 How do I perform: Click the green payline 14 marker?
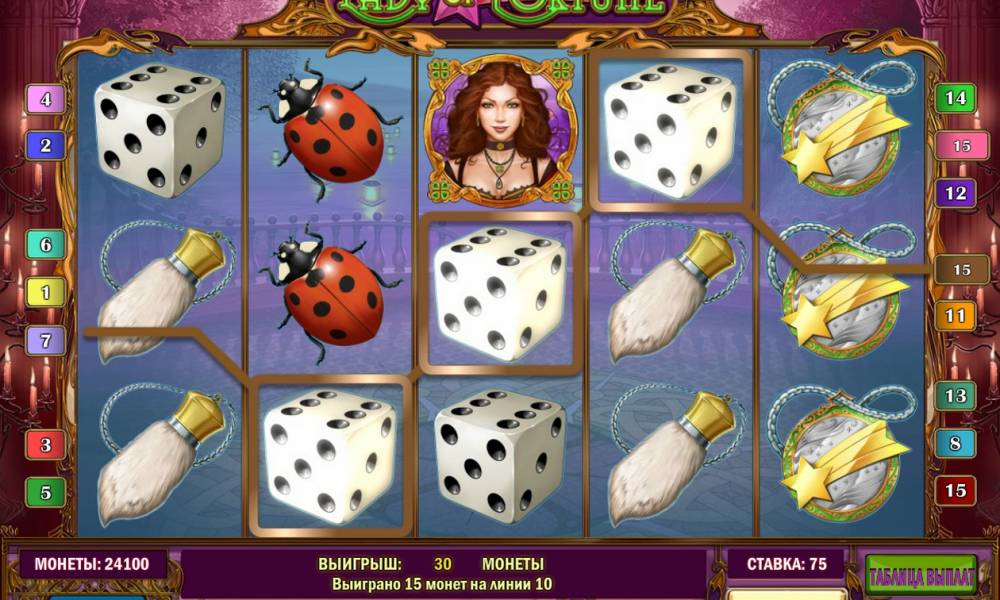coord(955,98)
